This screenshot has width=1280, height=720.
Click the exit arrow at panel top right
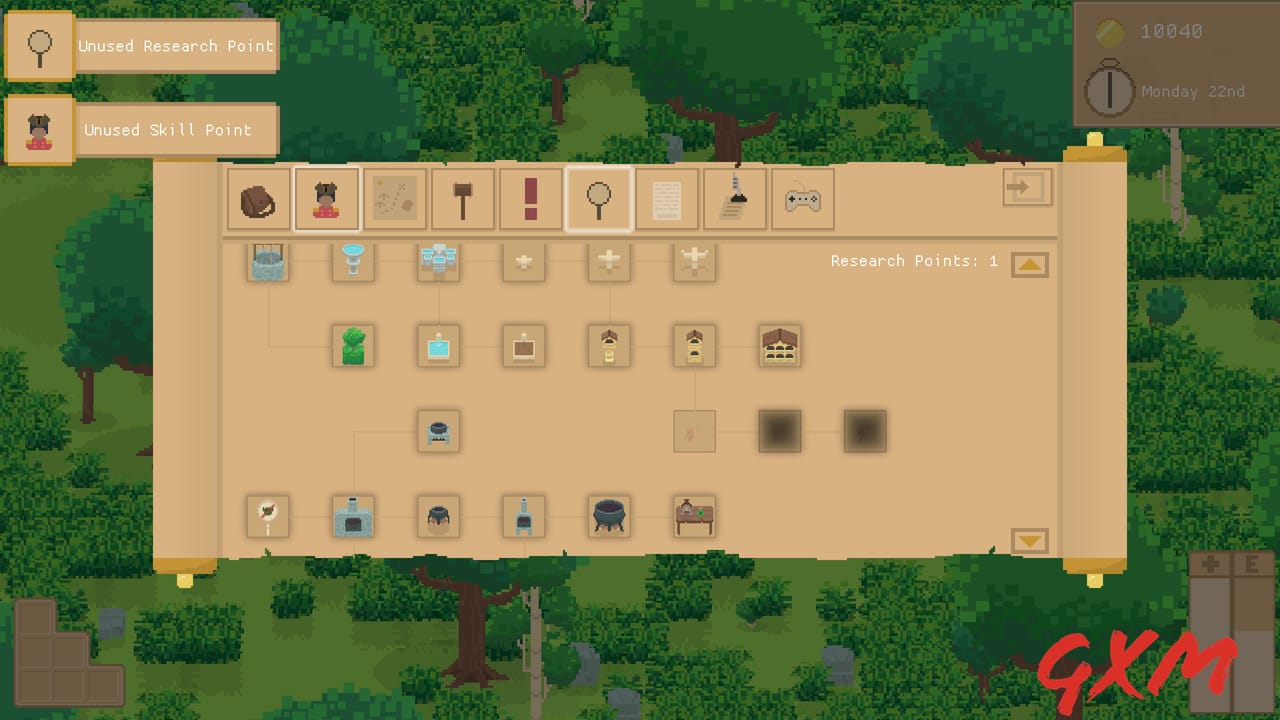(x=1027, y=188)
